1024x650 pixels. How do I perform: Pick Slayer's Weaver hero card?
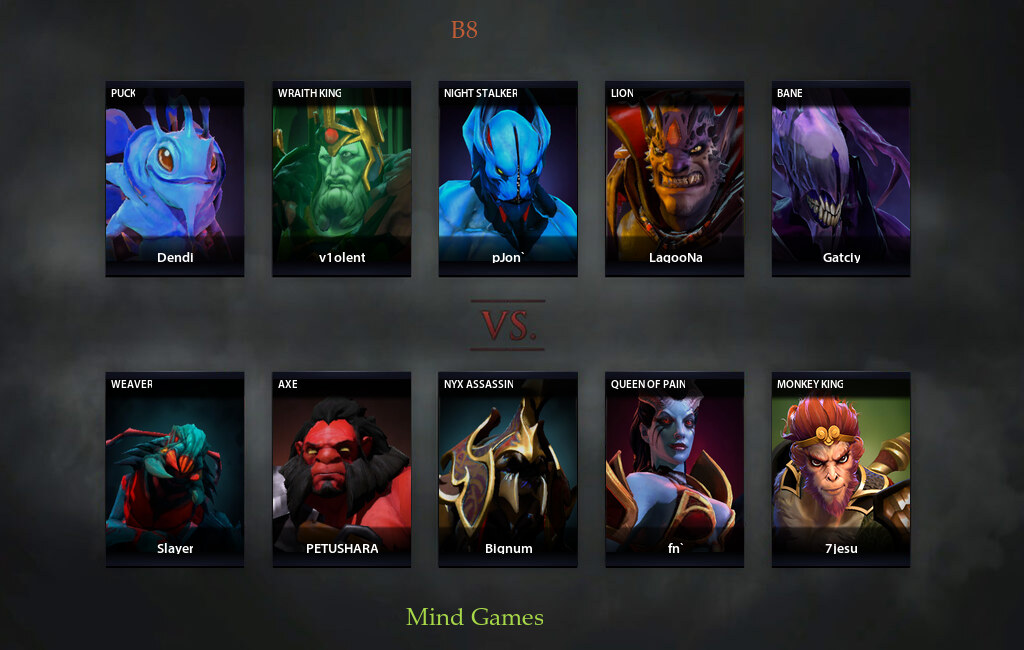pyautogui.click(x=175, y=470)
